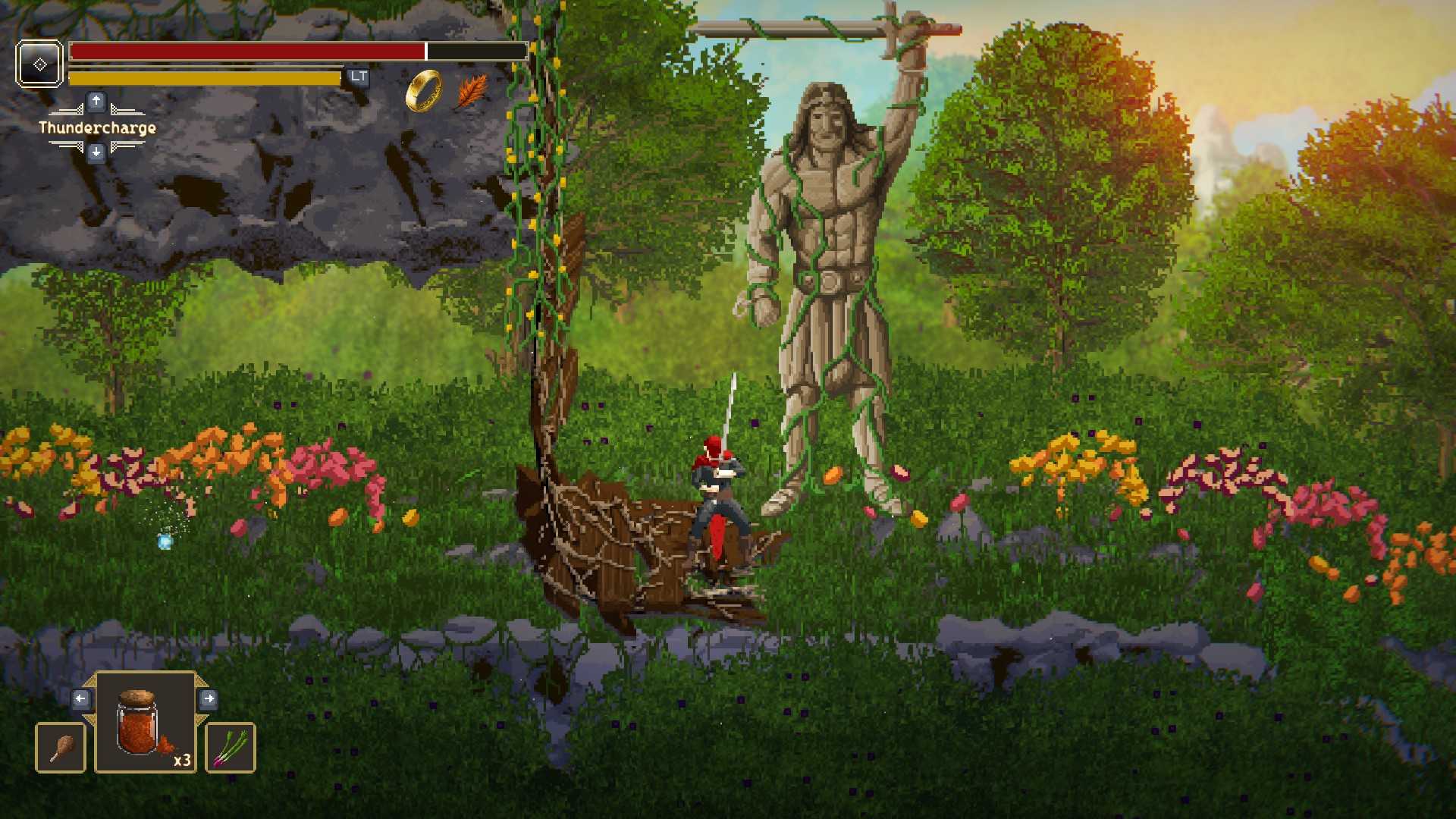Click the gold ring equipment icon
The image size is (1456, 819).
[x=424, y=91]
